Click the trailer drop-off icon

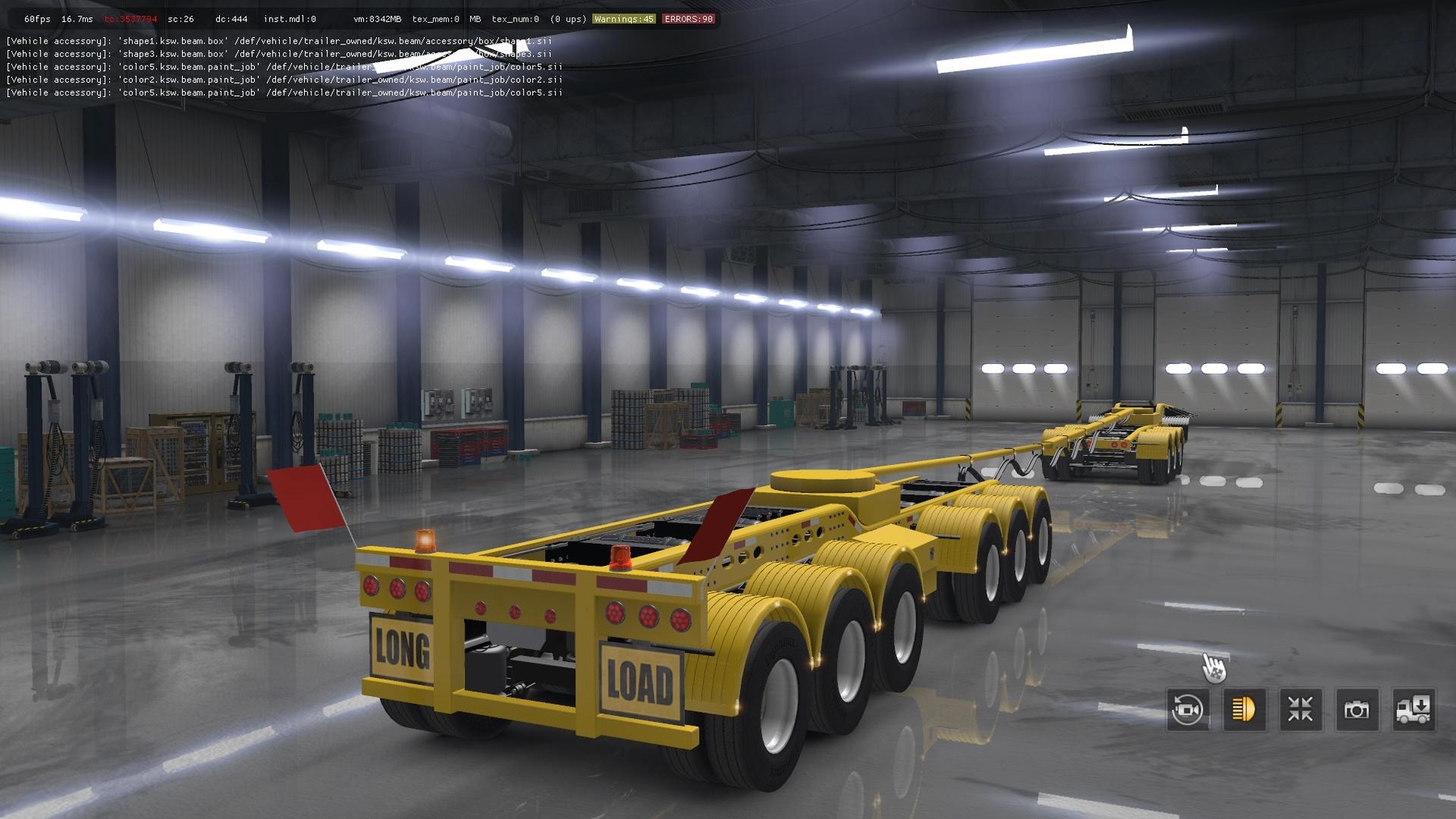(x=1416, y=709)
